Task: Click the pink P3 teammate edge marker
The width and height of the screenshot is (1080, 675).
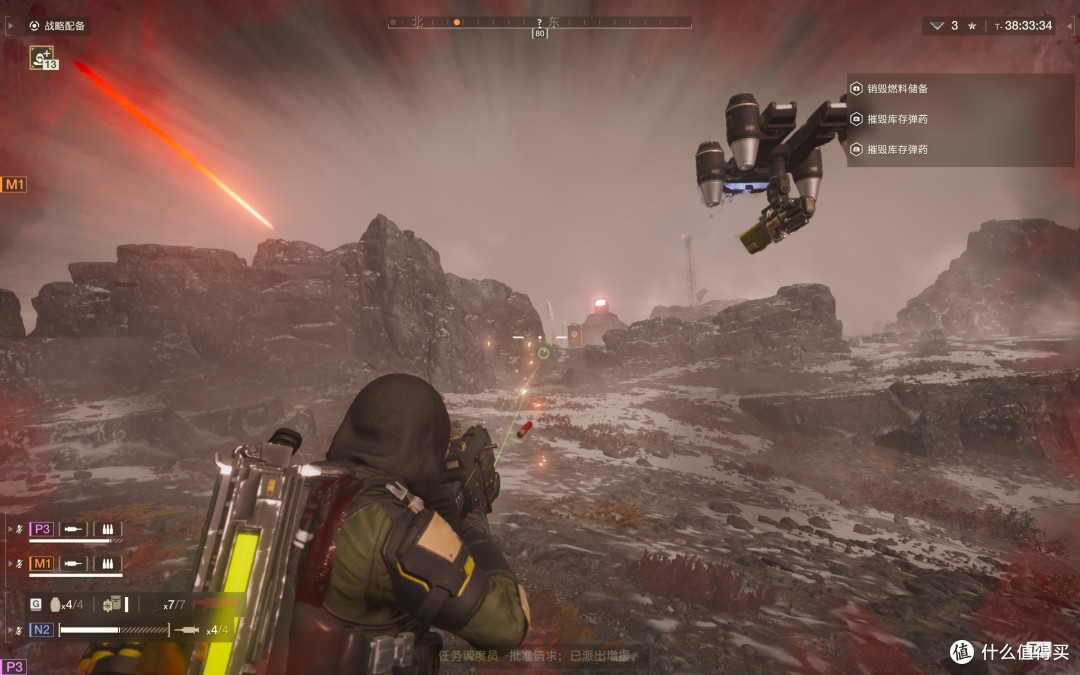Action: pyautogui.click(x=14, y=666)
